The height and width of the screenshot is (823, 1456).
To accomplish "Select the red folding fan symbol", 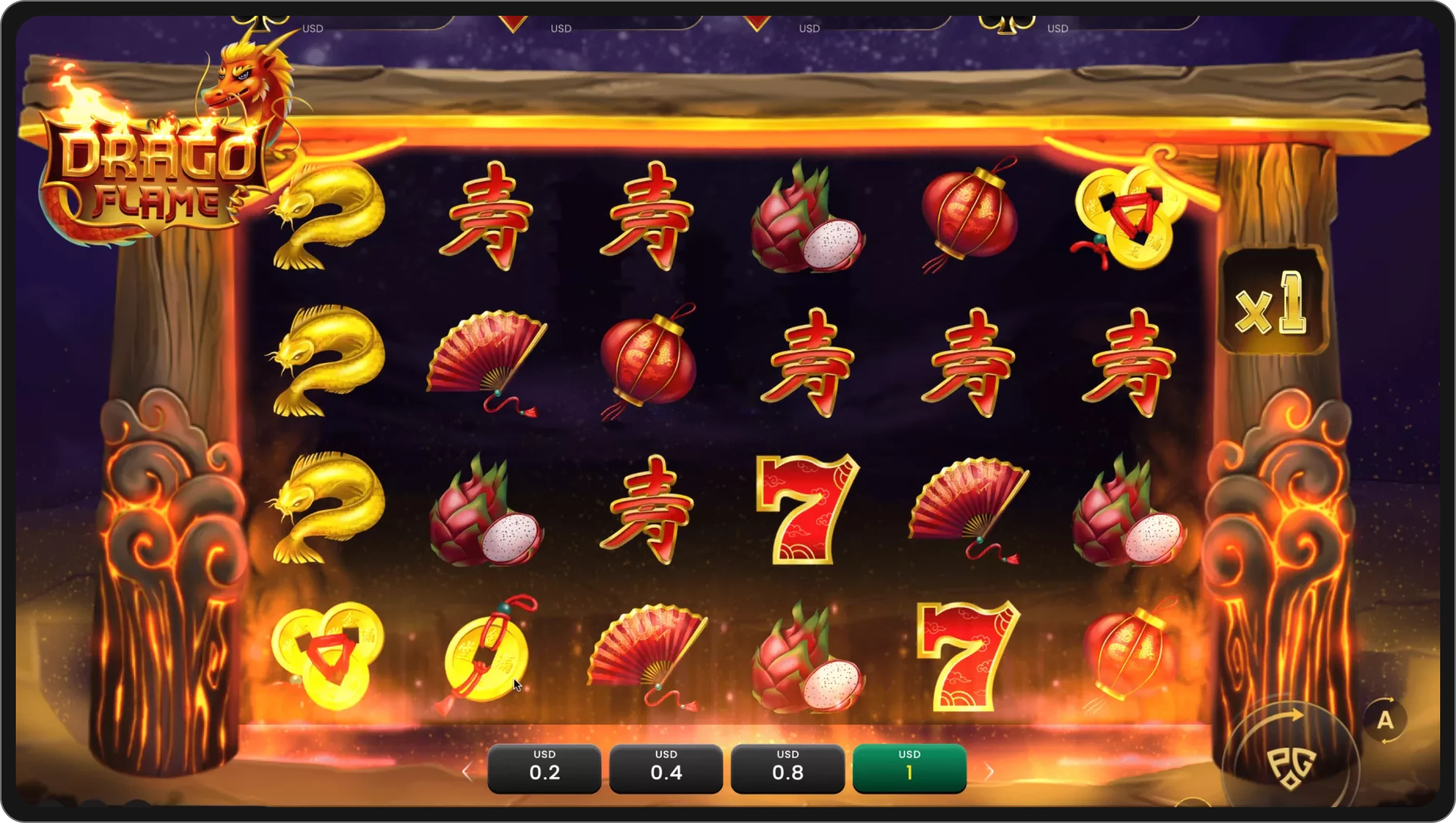I will tap(486, 356).
